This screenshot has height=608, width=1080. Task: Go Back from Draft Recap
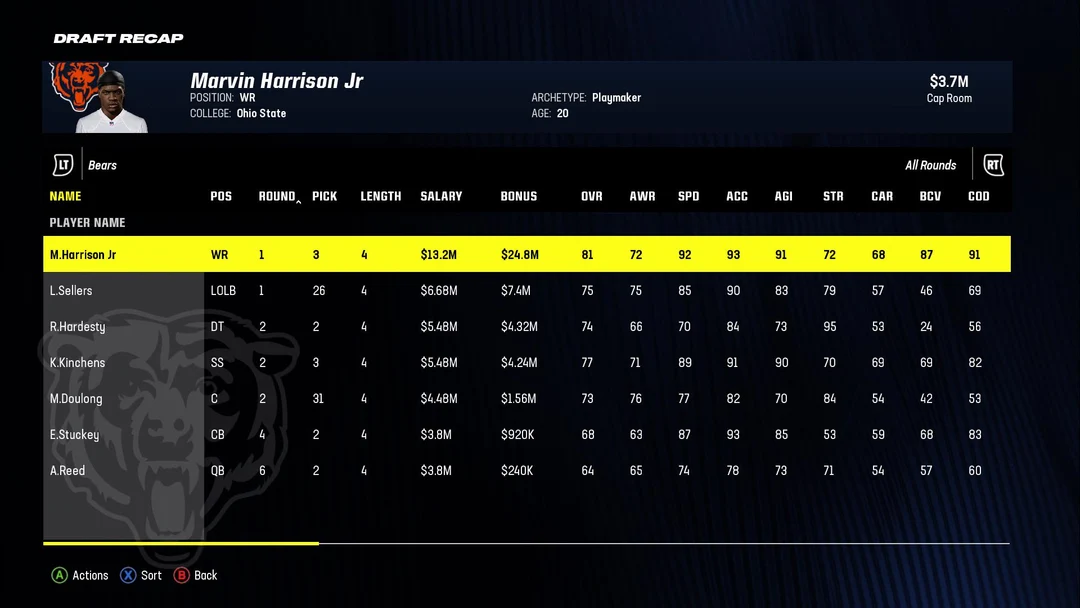click(x=196, y=575)
